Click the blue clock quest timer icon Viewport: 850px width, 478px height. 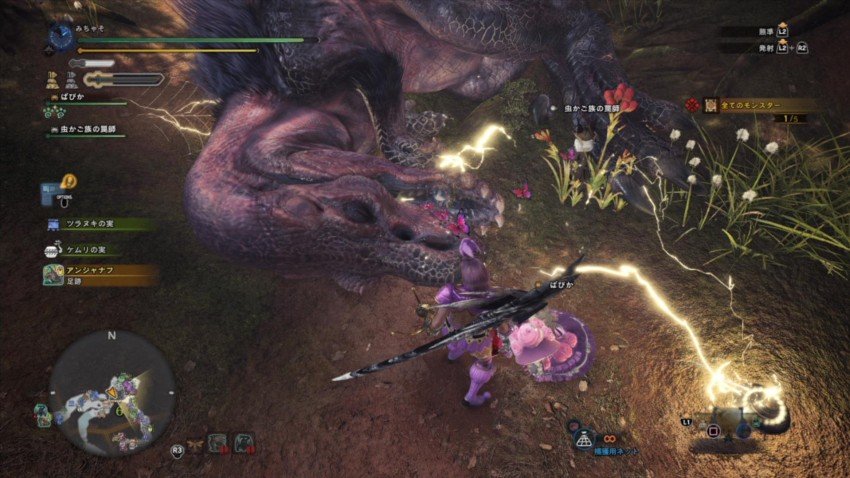(61, 38)
